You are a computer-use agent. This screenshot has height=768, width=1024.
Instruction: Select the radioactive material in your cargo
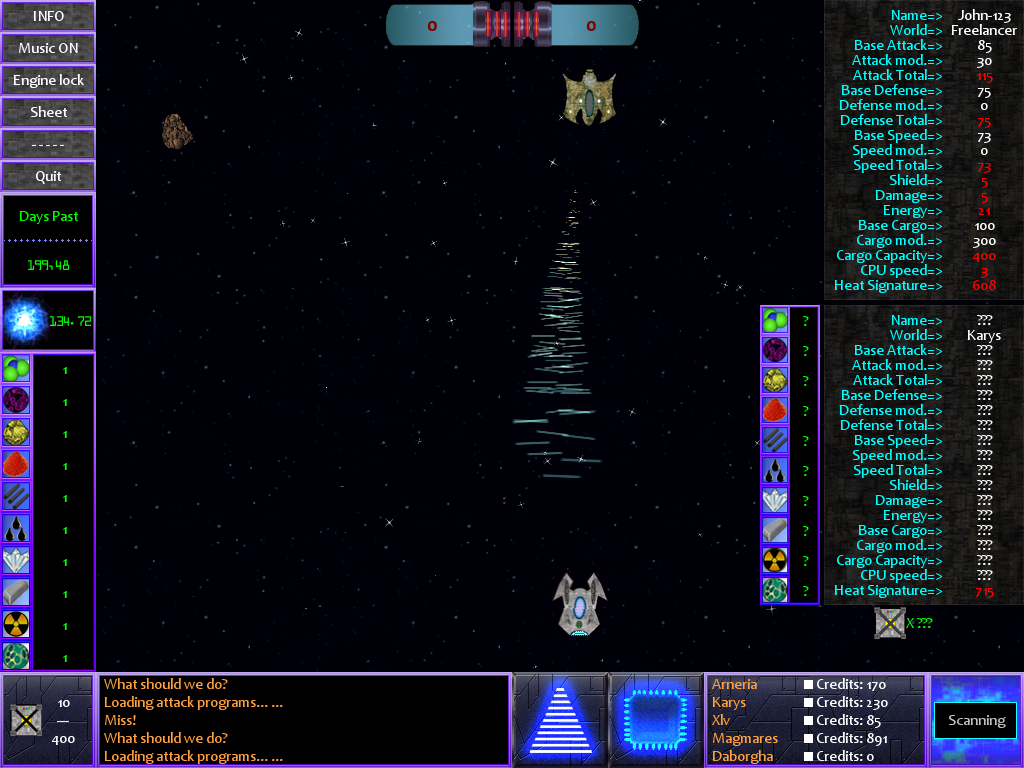[16, 624]
